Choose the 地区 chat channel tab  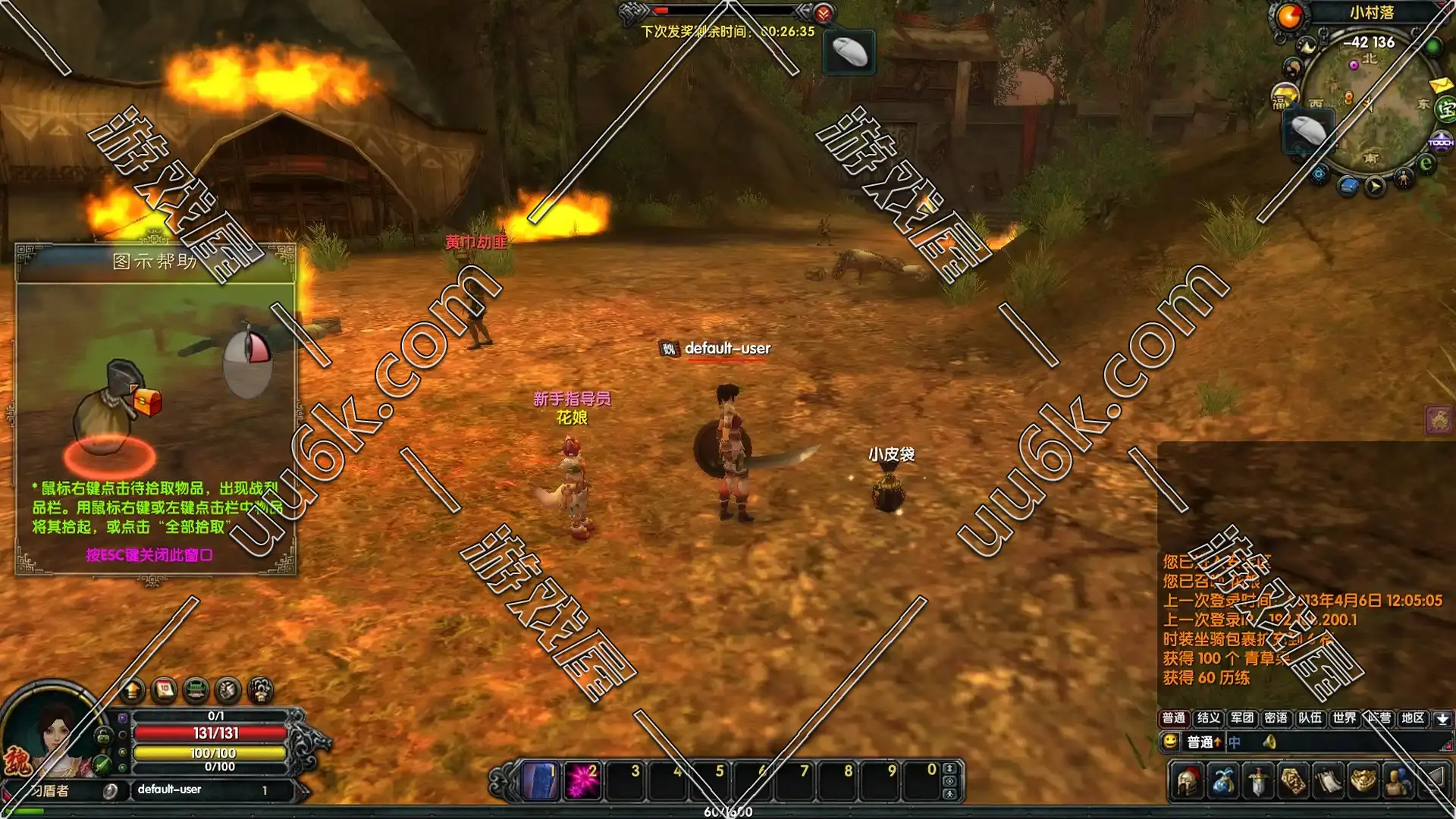(x=1412, y=717)
